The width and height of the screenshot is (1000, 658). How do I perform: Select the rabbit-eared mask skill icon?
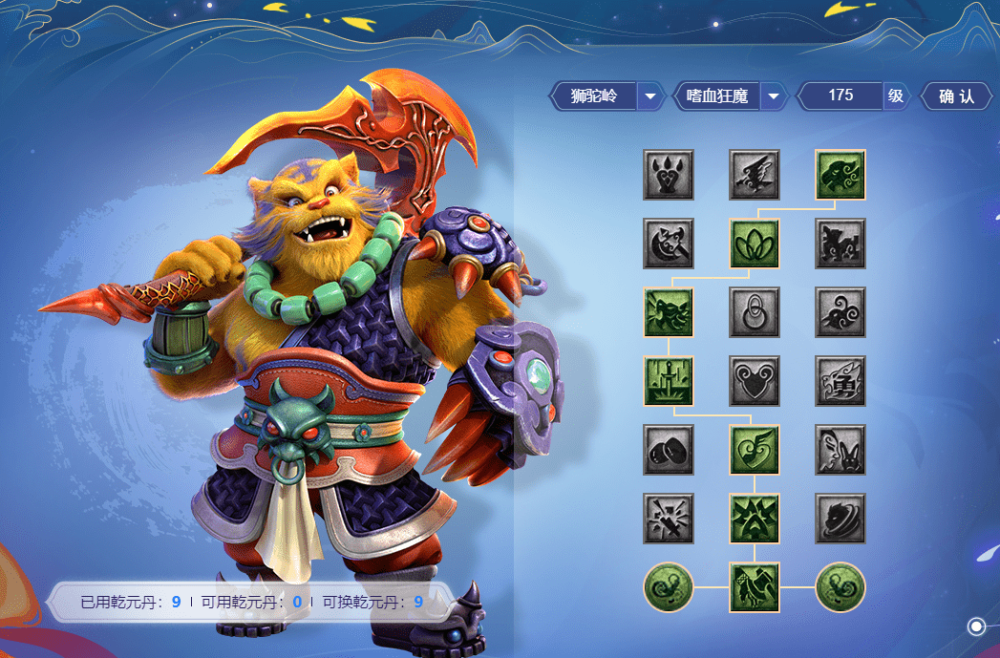pos(840,450)
